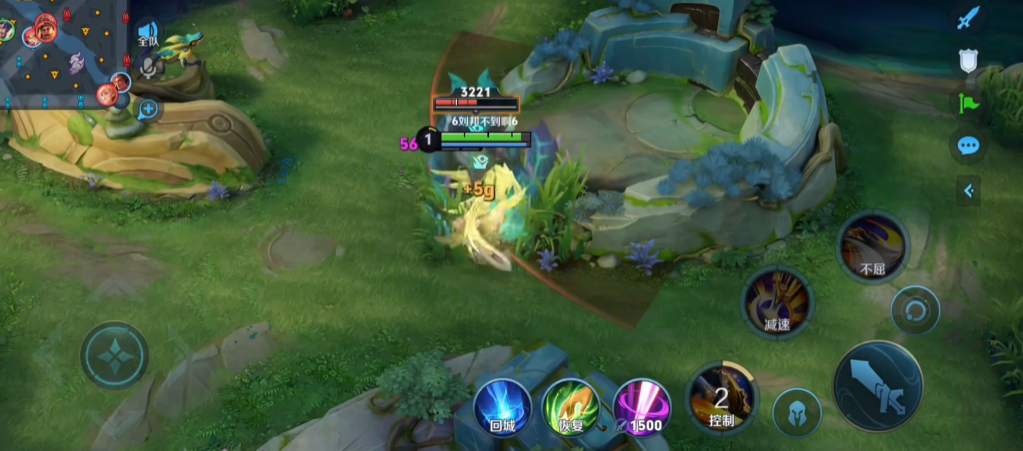Tap the large sword basic attack button
This screenshot has width=1023, height=451.
[878, 385]
